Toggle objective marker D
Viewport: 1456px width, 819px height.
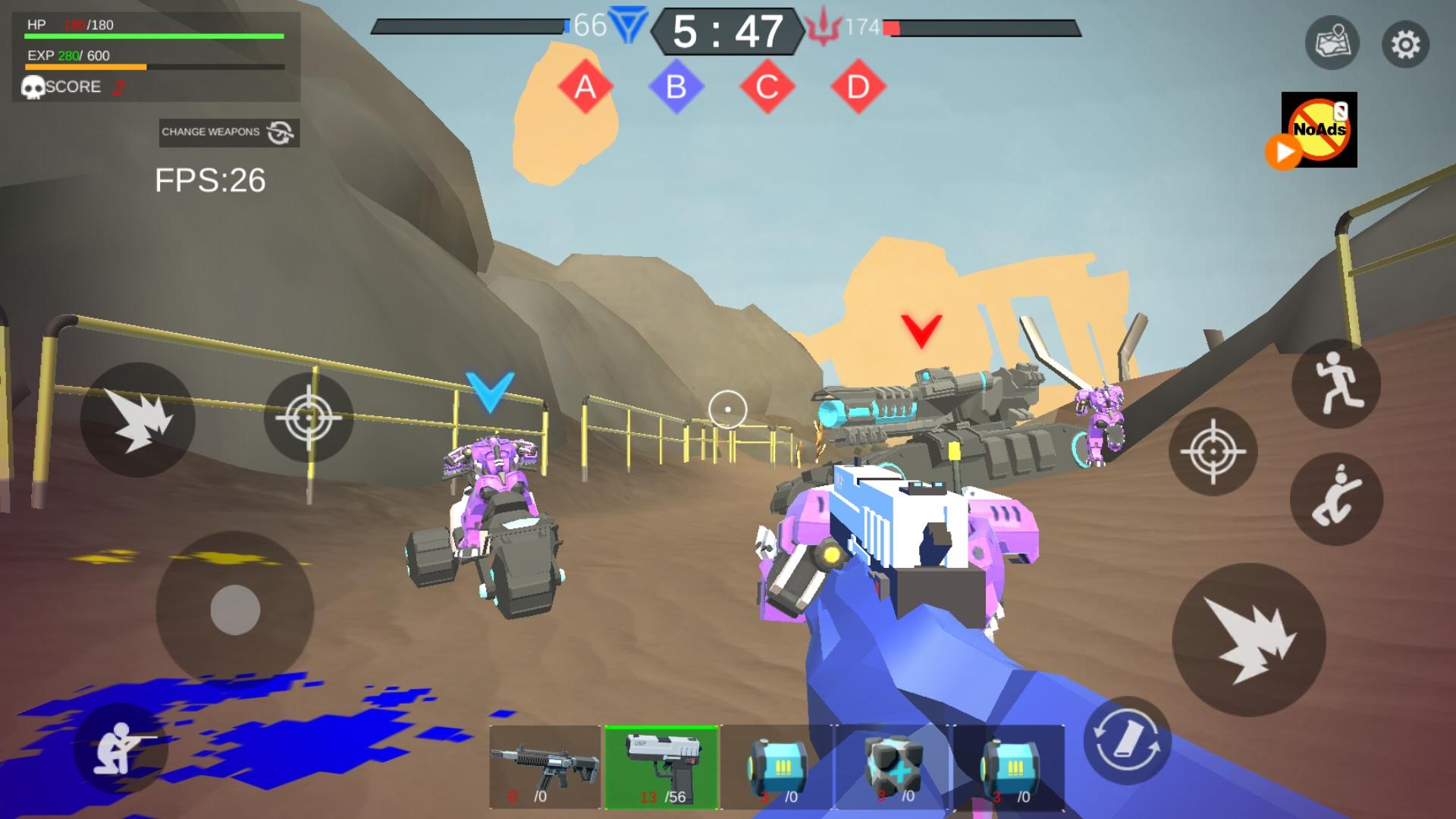[858, 86]
